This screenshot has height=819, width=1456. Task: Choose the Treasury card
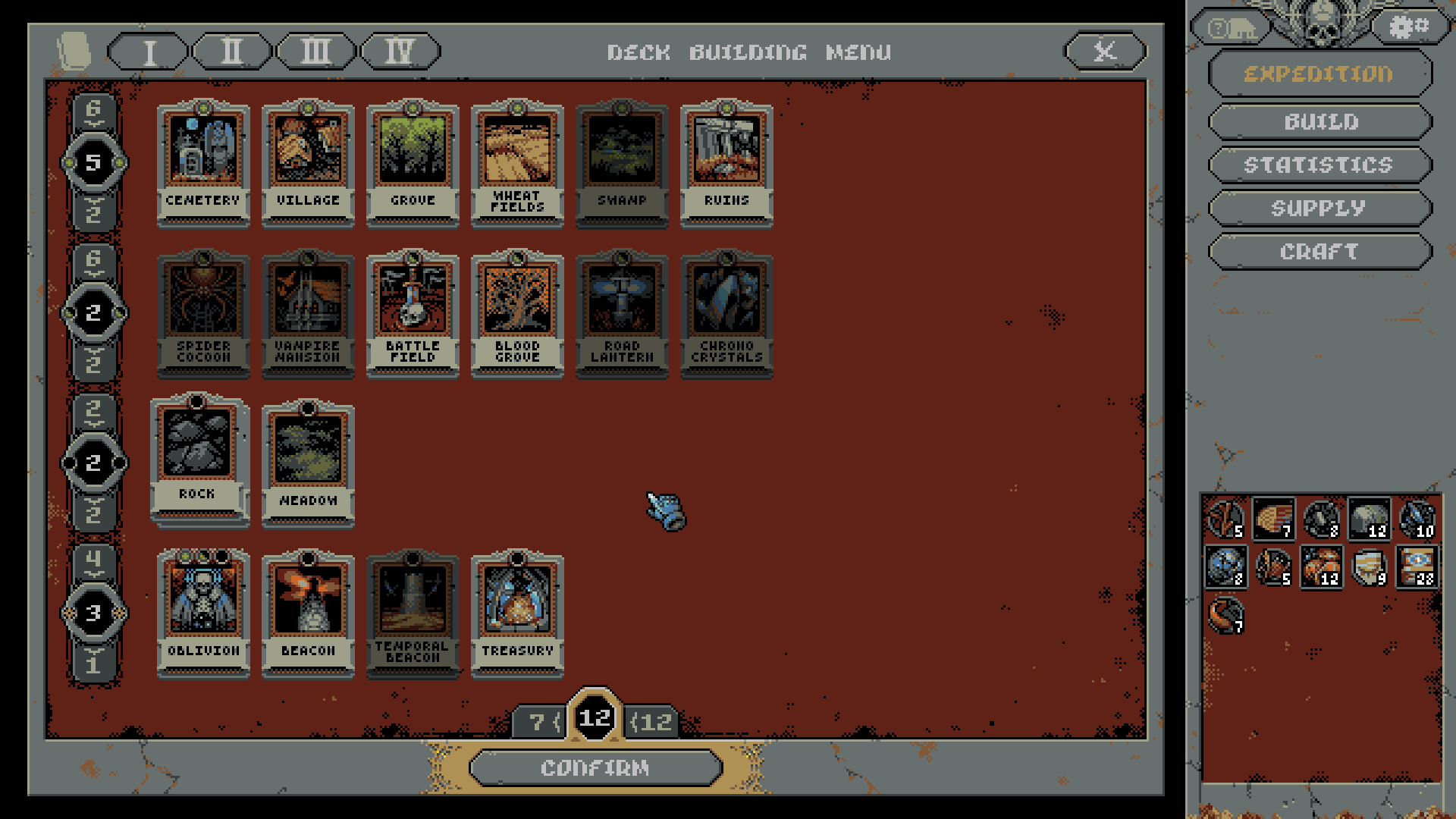click(517, 613)
